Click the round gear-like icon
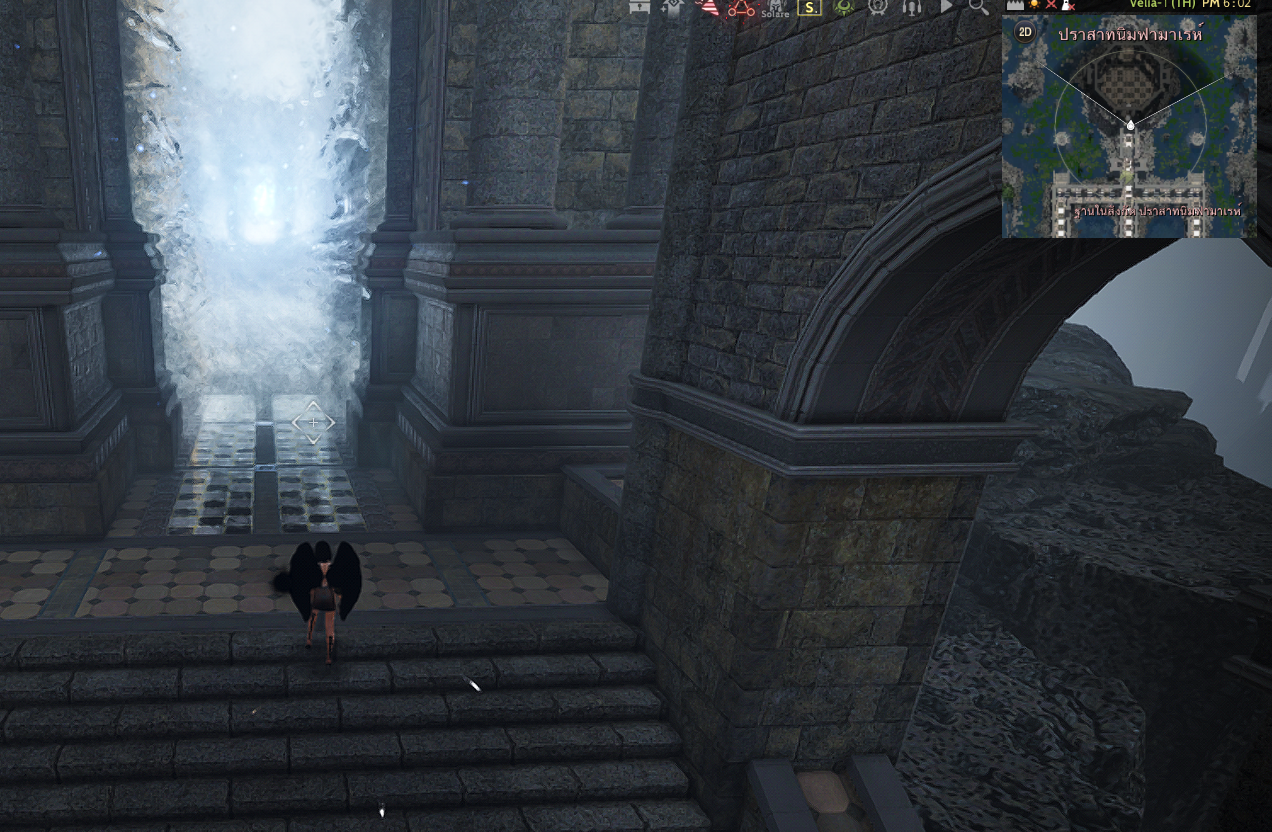1272x832 pixels. tap(878, 8)
